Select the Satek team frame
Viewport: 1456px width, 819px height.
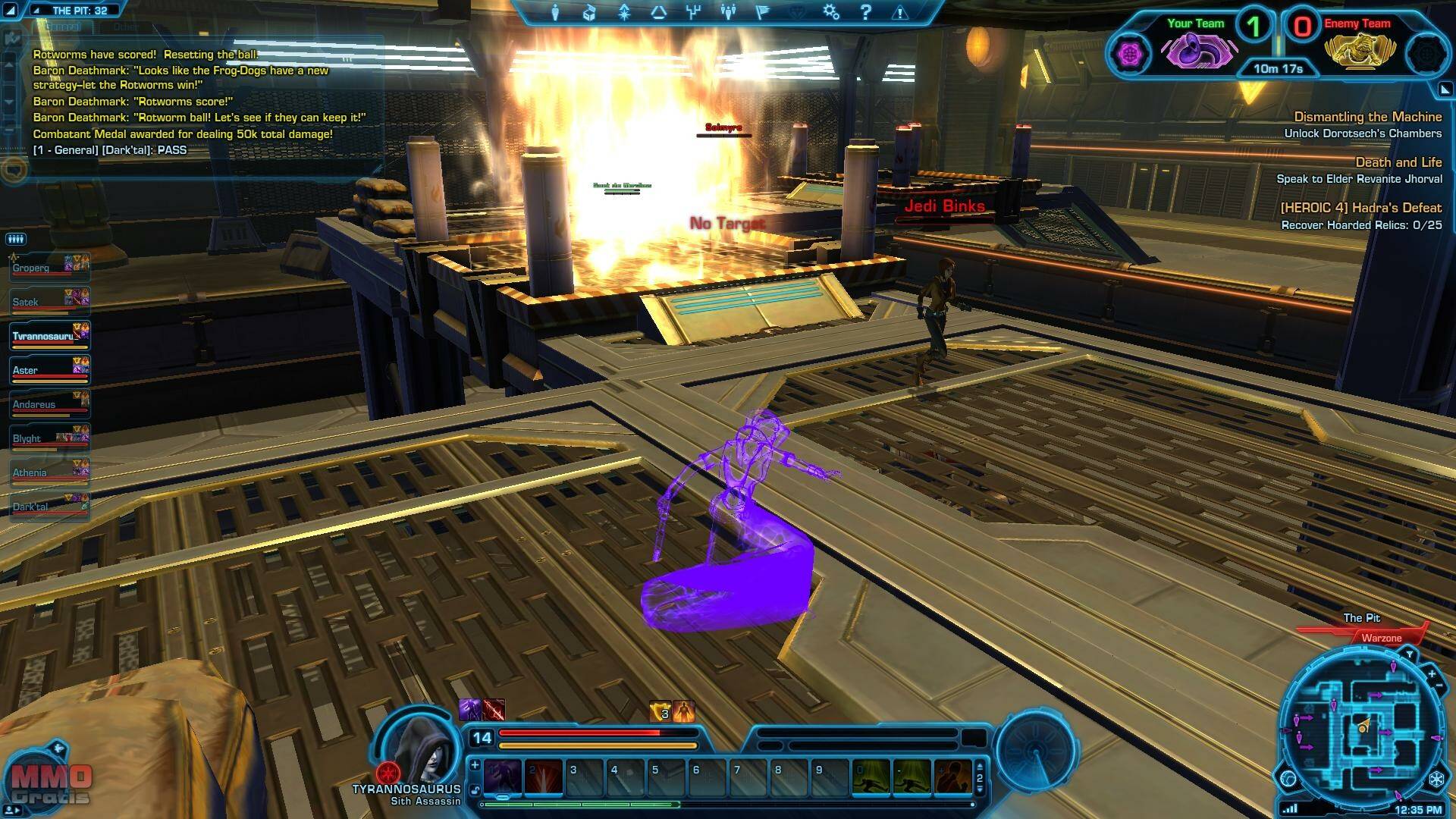[x=49, y=302]
